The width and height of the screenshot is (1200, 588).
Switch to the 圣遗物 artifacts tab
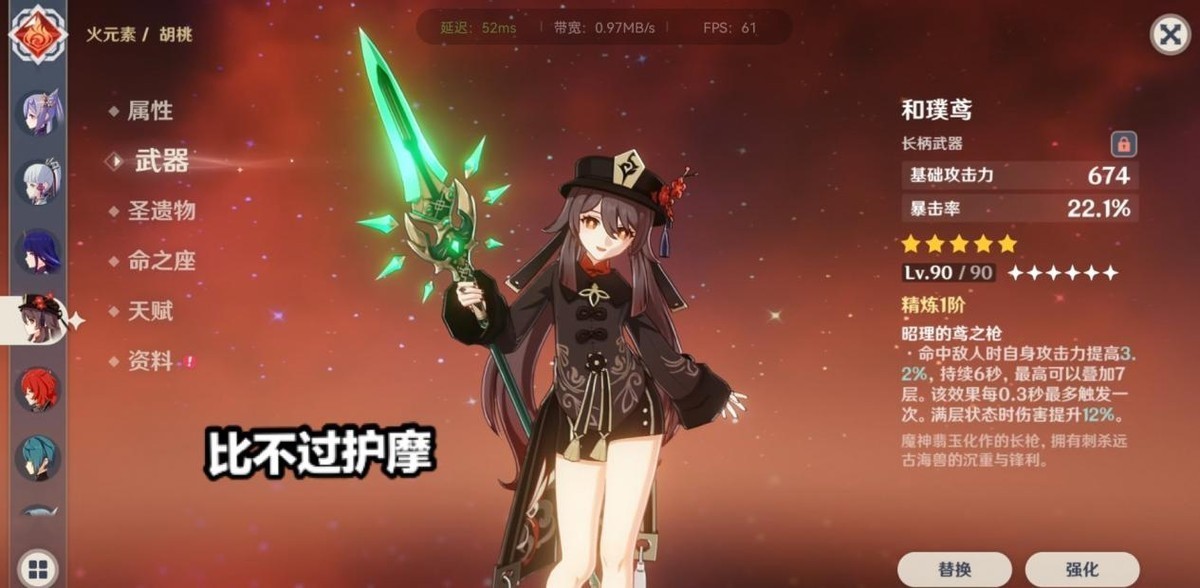(160, 211)
